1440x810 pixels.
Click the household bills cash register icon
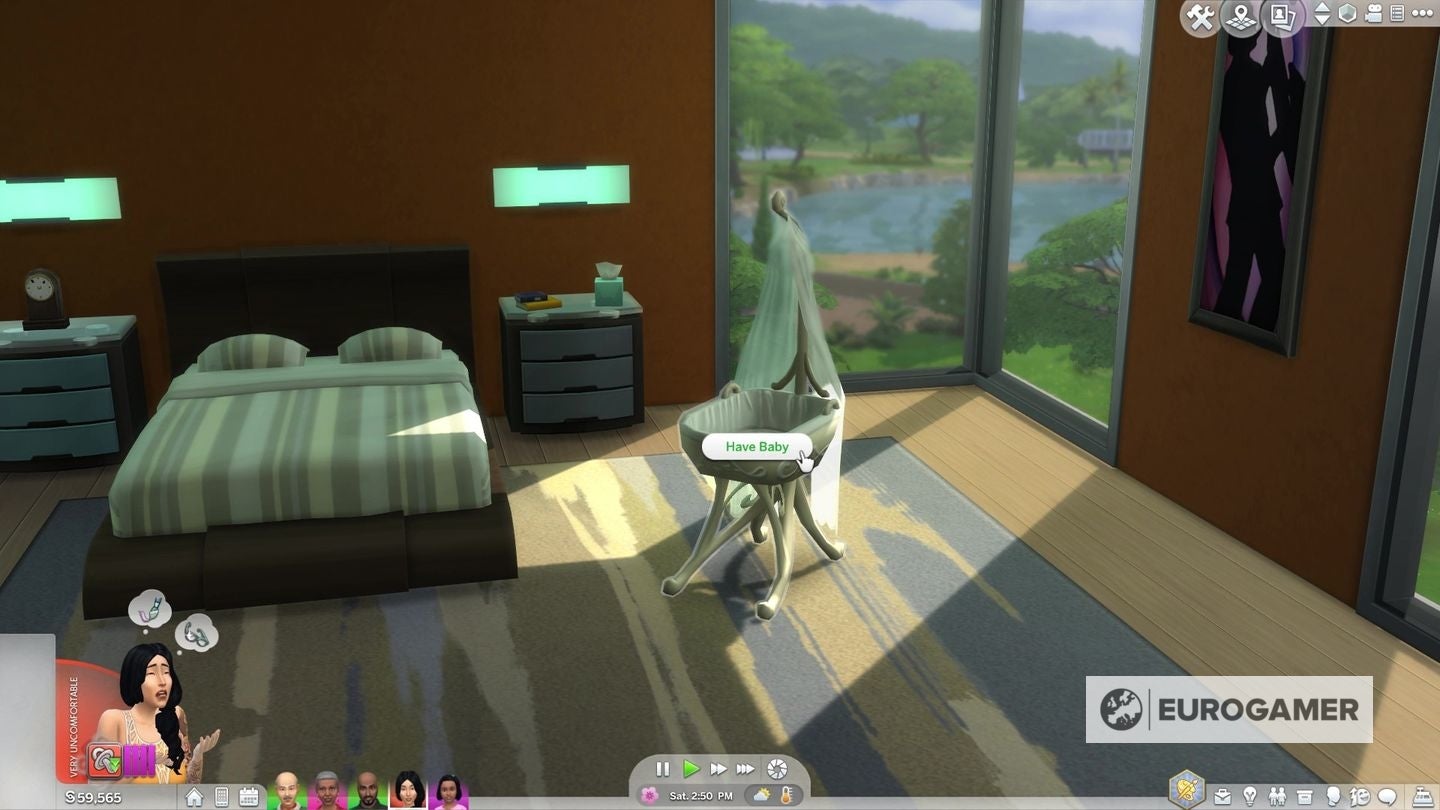(1423, 795)
